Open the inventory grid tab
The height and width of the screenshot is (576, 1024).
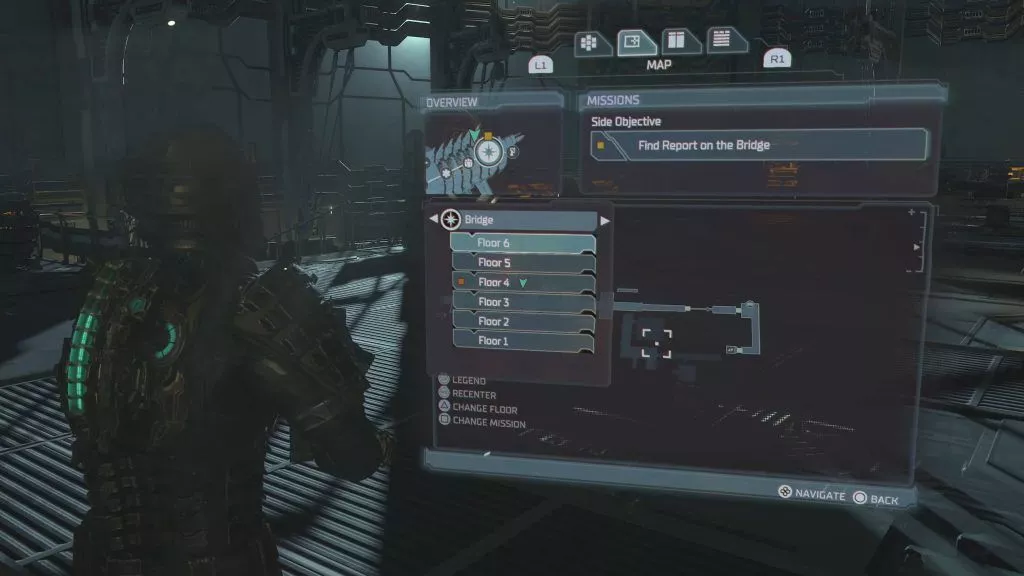(x=590, y=42)
